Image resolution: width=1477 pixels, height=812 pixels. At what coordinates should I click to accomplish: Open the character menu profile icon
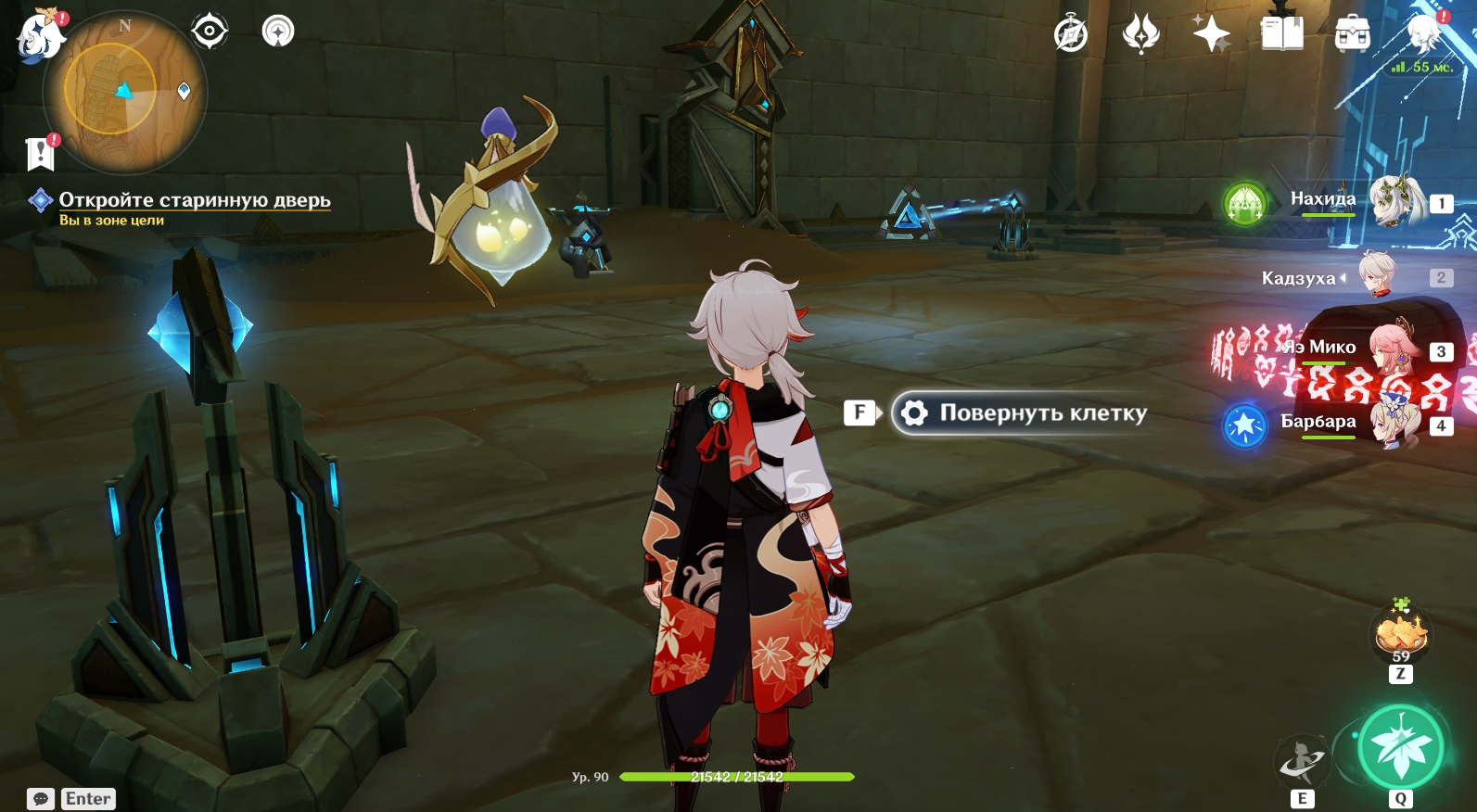(x=1423, y=33)
